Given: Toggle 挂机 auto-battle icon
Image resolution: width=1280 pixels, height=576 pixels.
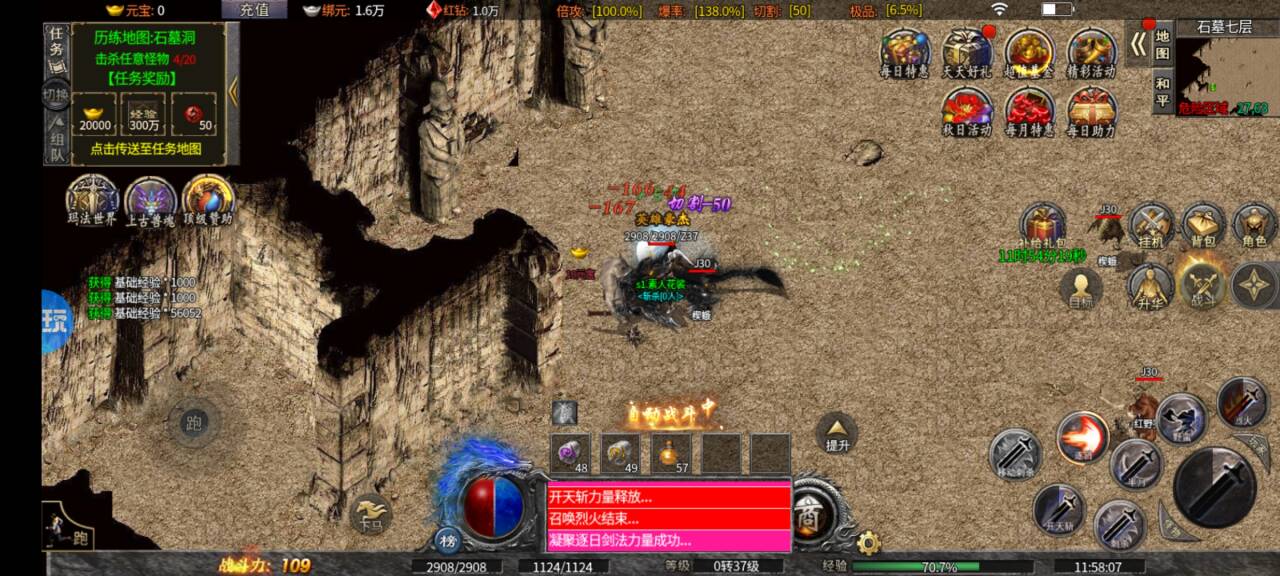Looking at the screenshot, I should click(x=1151, y=226).
